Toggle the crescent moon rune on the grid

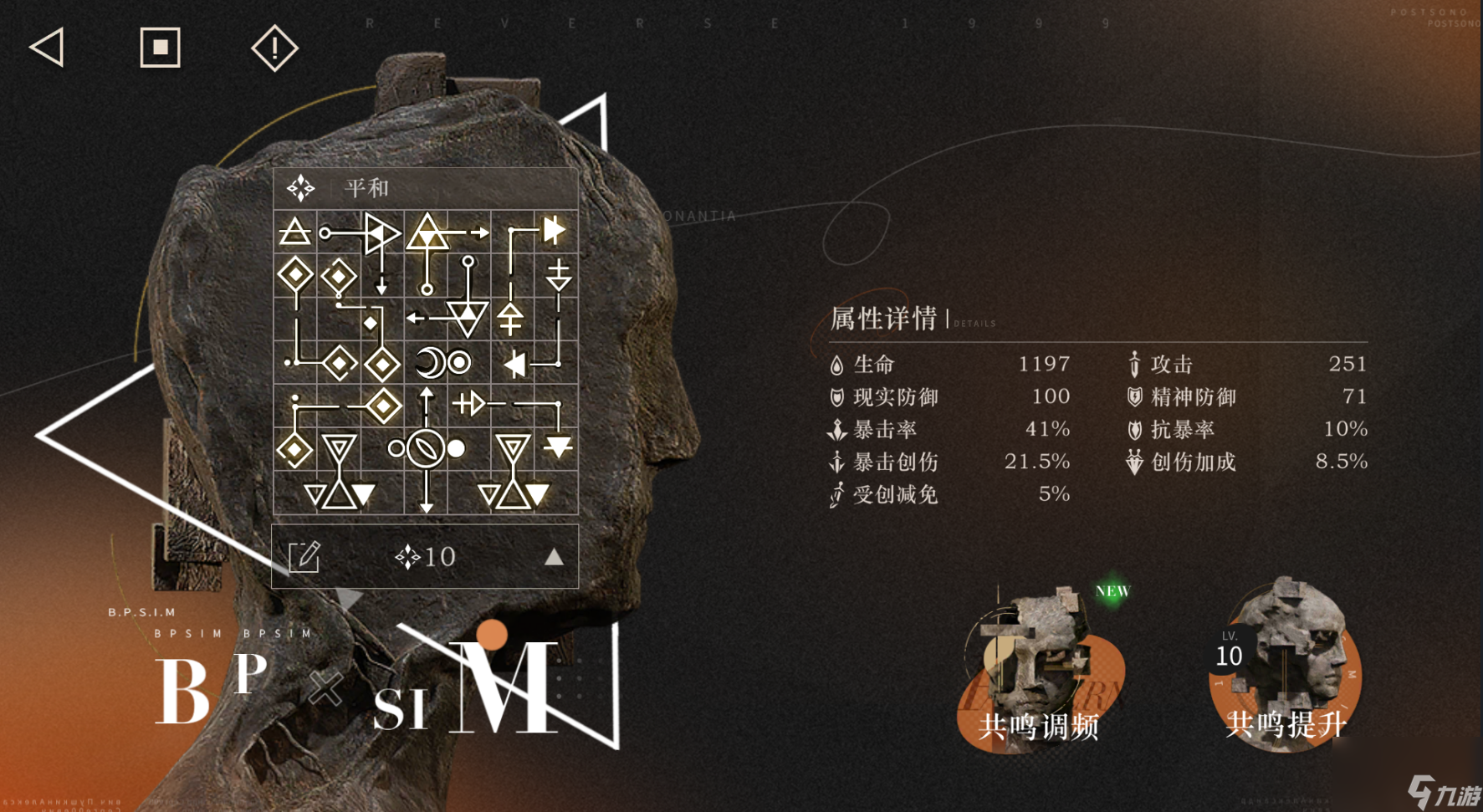432,361
